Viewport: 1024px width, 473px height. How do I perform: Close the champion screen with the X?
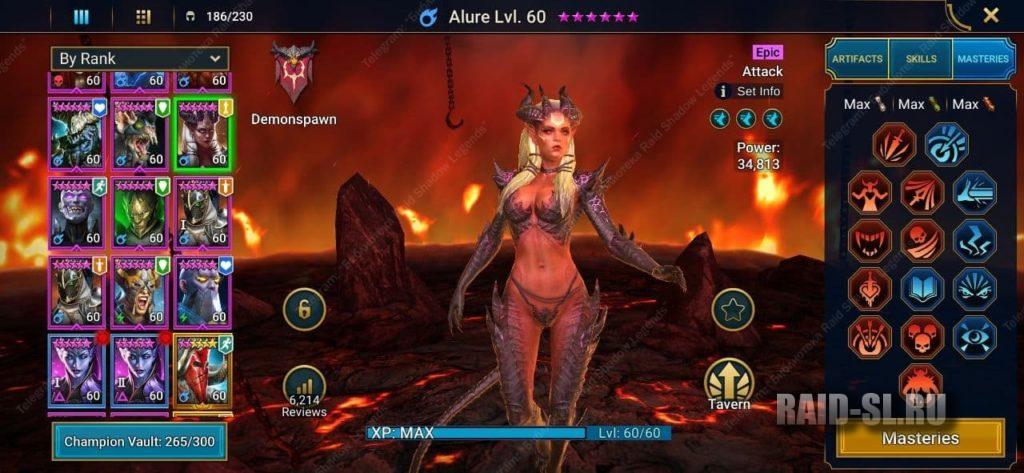point(990,15)
